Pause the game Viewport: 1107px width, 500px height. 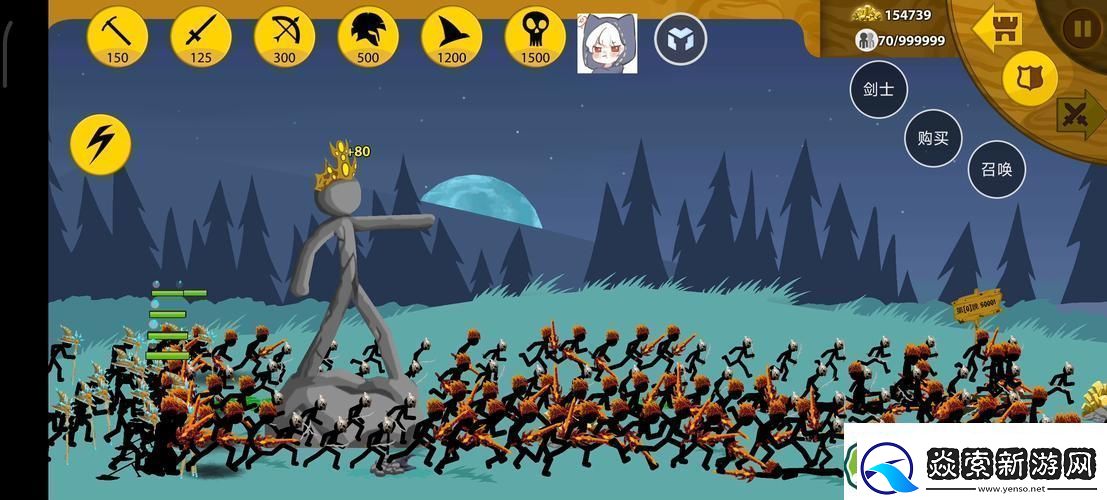pos(1081,28)
